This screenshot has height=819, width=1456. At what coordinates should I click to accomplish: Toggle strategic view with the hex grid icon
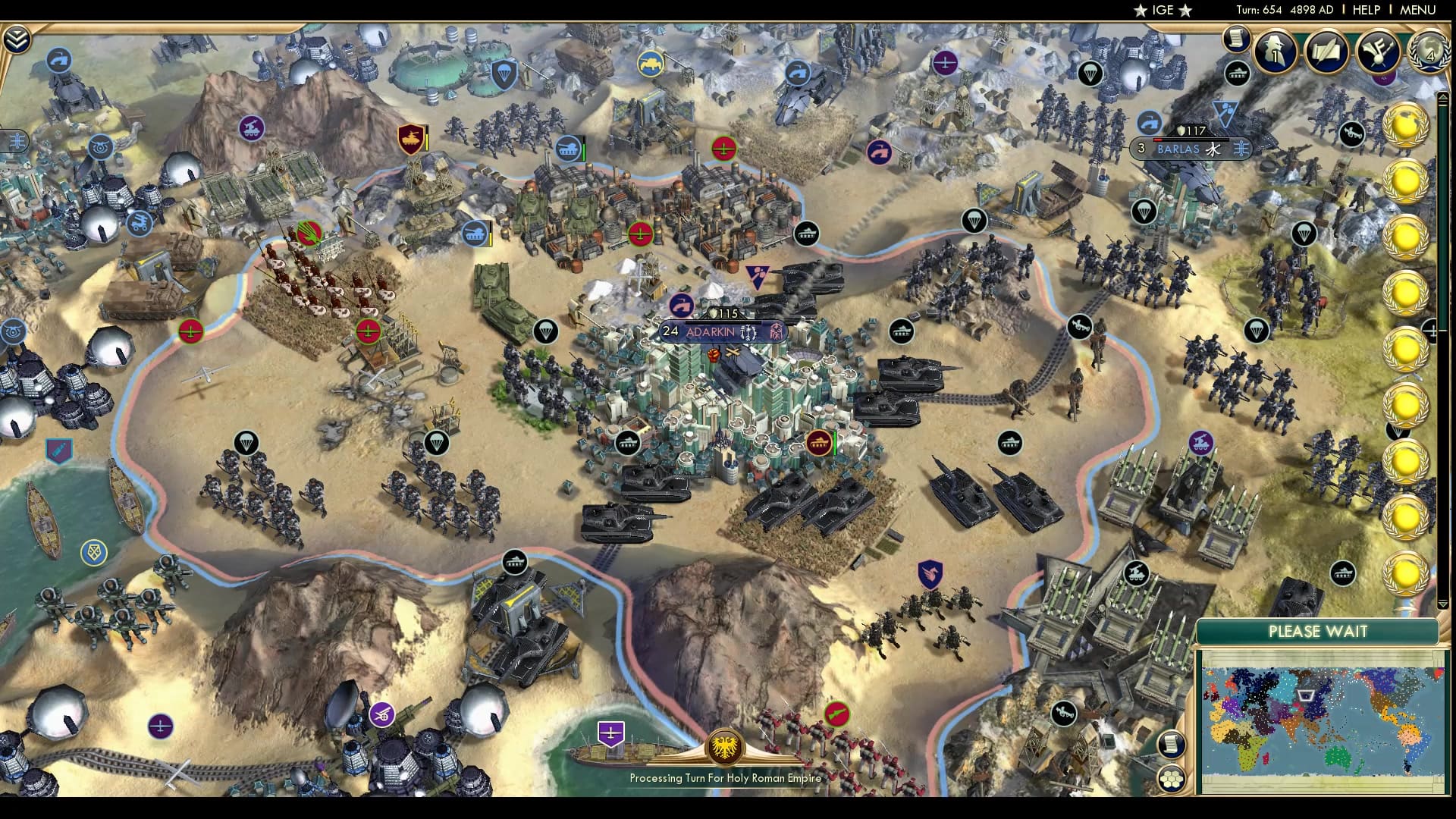pyautogui.click(x=1171, y=780)
